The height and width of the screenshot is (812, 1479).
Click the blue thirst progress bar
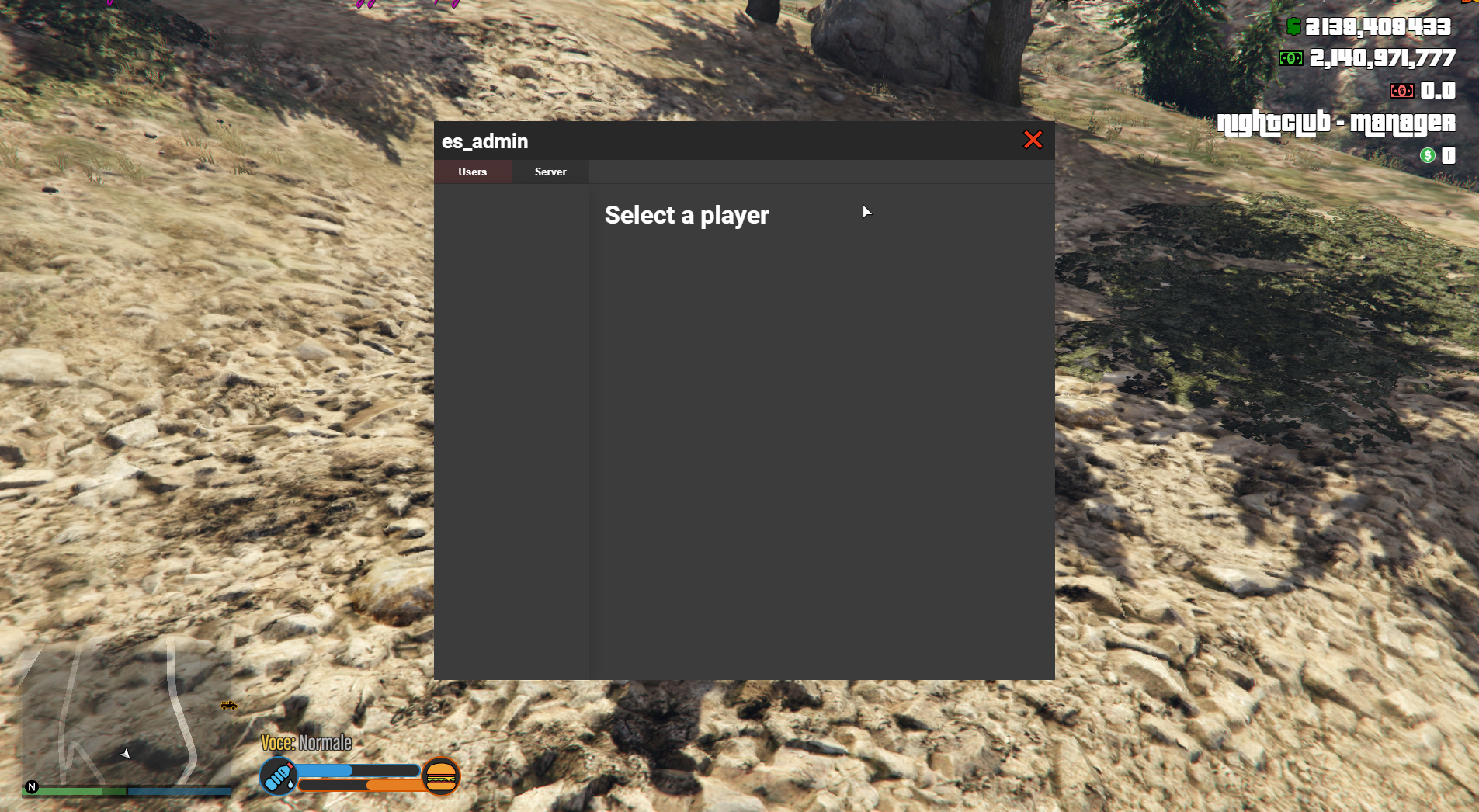(x=357, y=771)
